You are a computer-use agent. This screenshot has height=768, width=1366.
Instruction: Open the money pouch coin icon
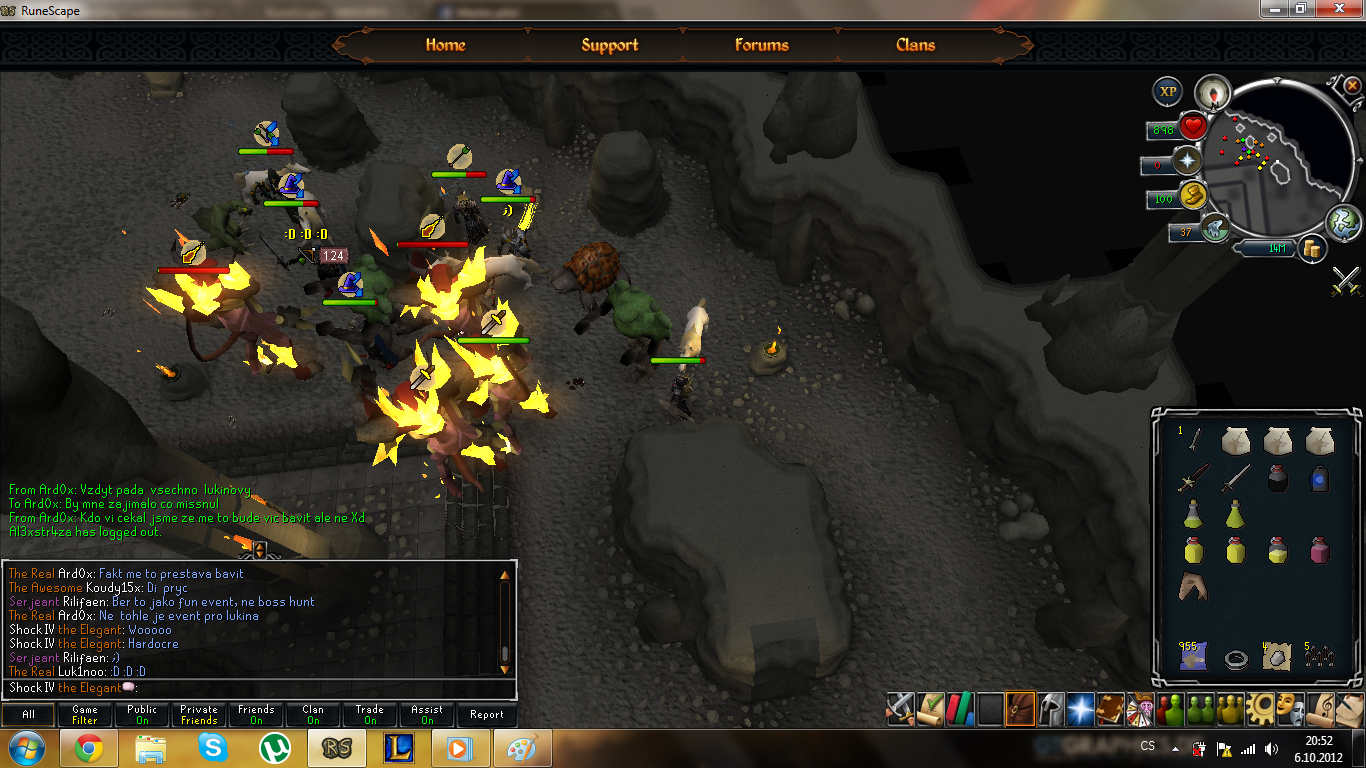1311,248
